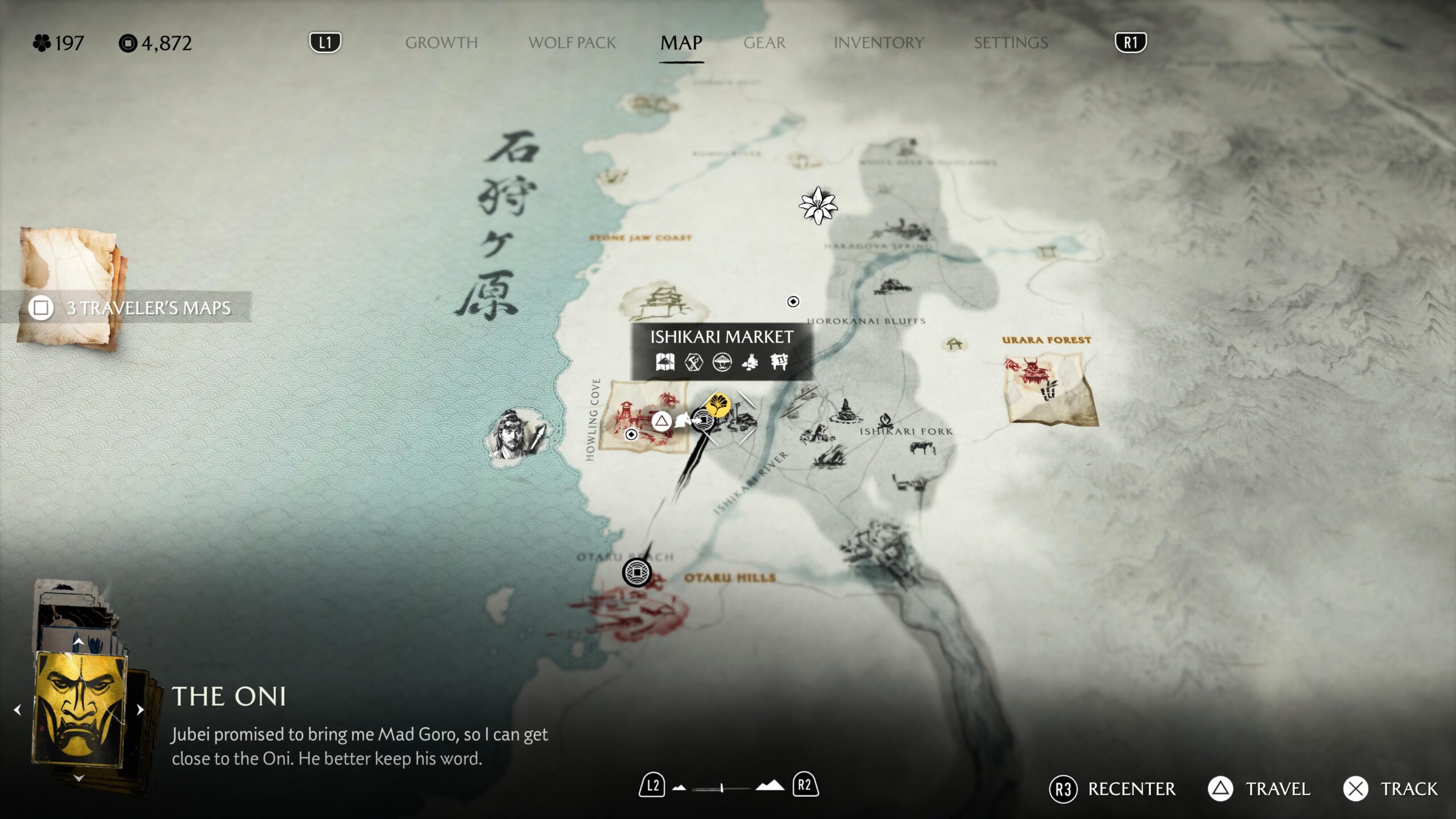Viewport: 1456px width, 819px height.
Task: Cycle to the next quest card
Action: click(x=140, y=710)
